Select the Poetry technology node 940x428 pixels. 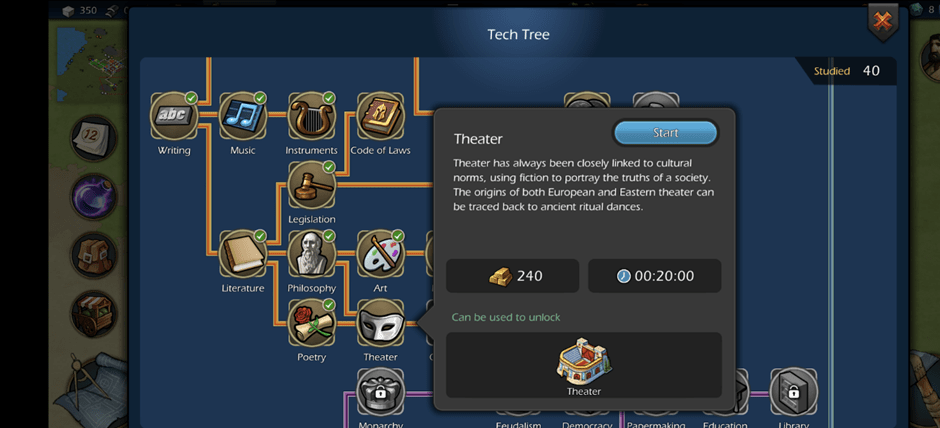[311, 323]
